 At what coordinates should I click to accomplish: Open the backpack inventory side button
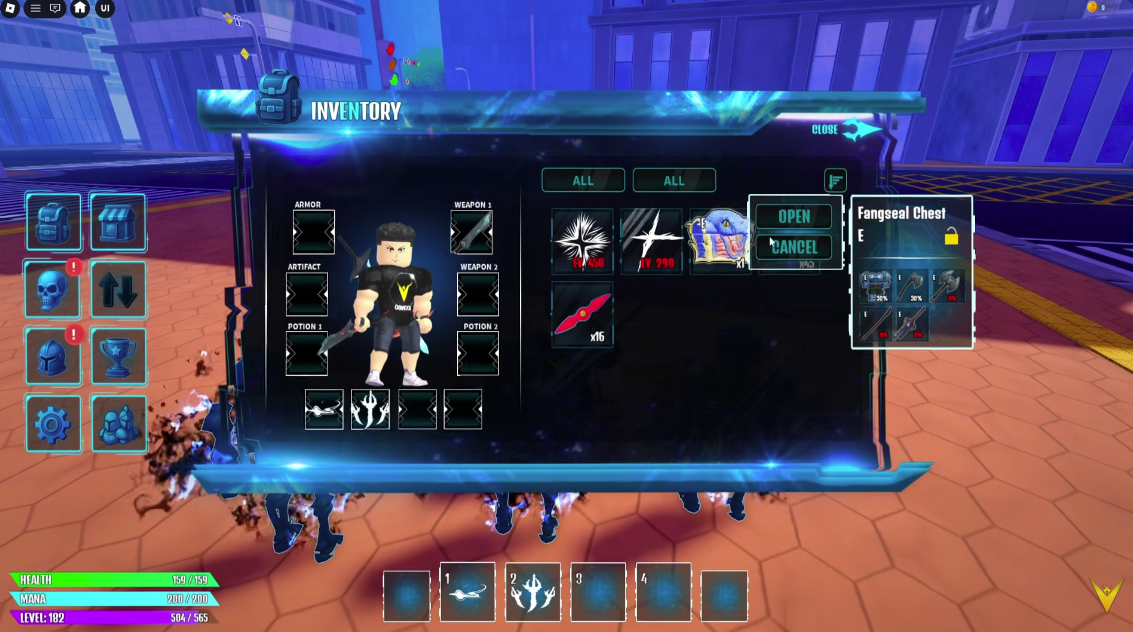click(54, 222)
